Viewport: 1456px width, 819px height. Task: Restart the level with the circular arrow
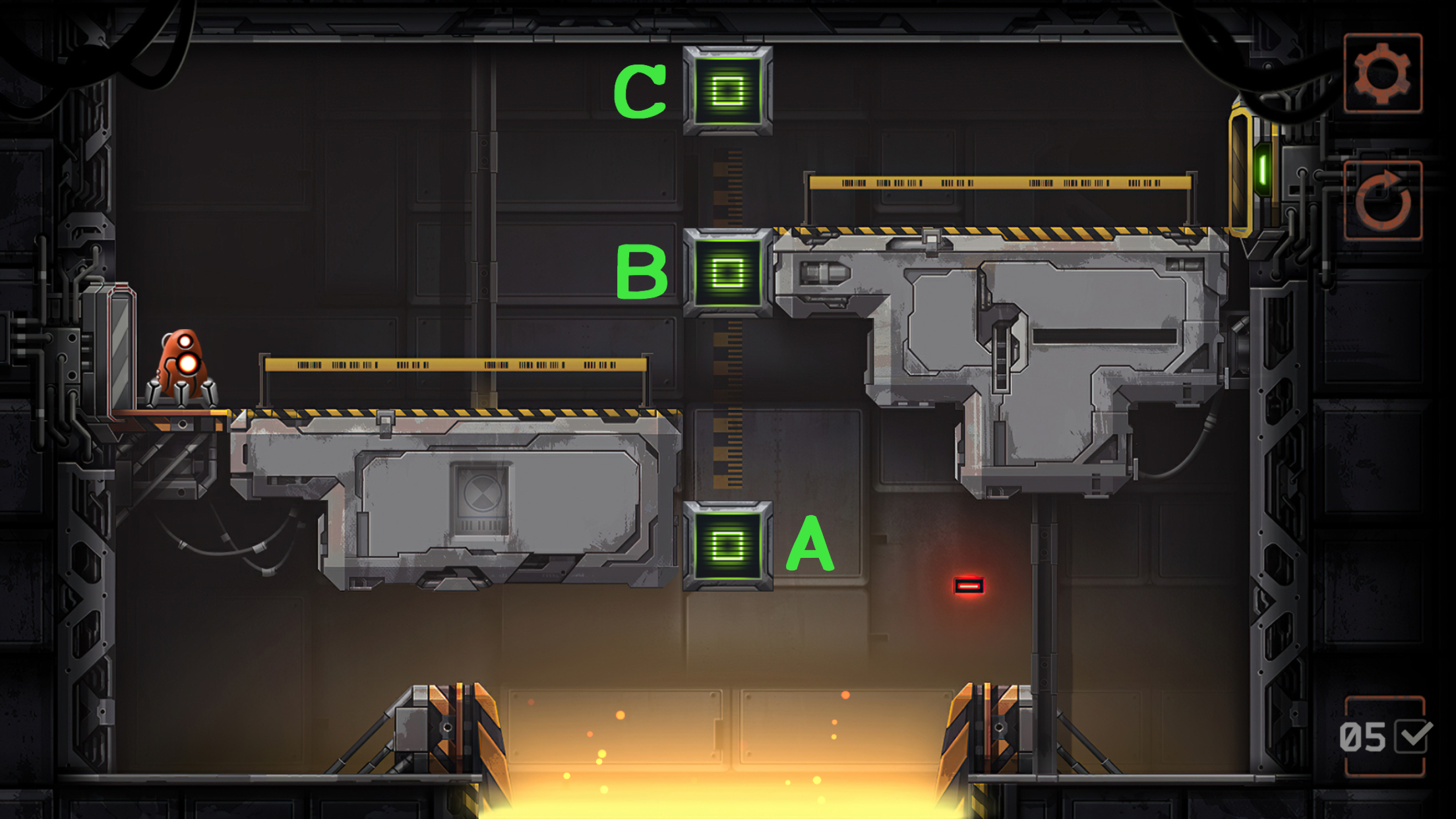(x=1383, y=200)
